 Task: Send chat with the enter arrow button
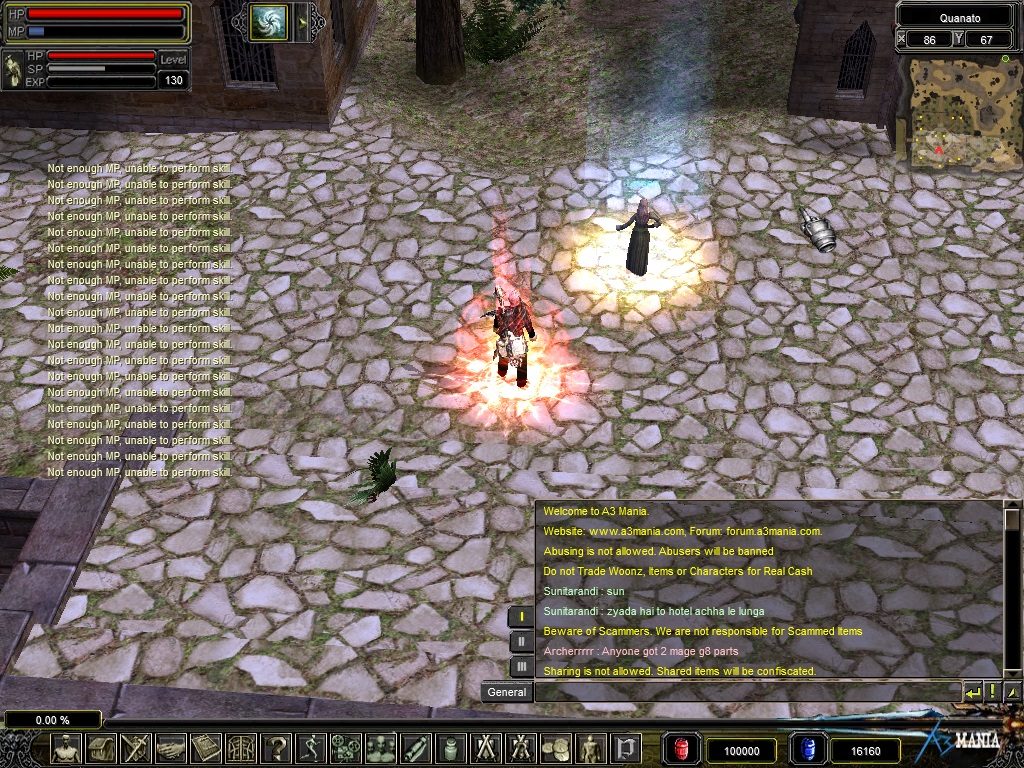tap(972, 692)
